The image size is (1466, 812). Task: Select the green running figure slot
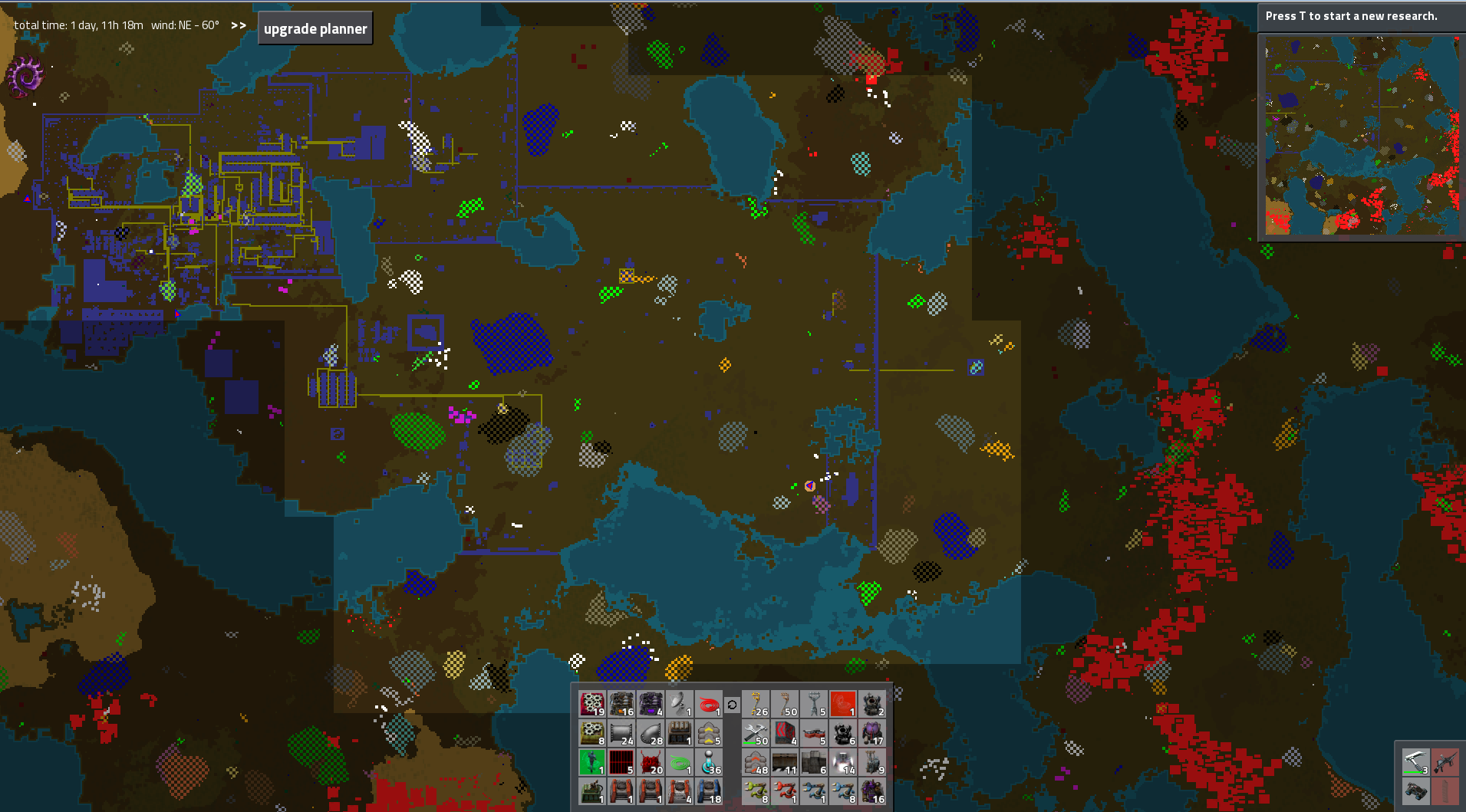[592, 762]
